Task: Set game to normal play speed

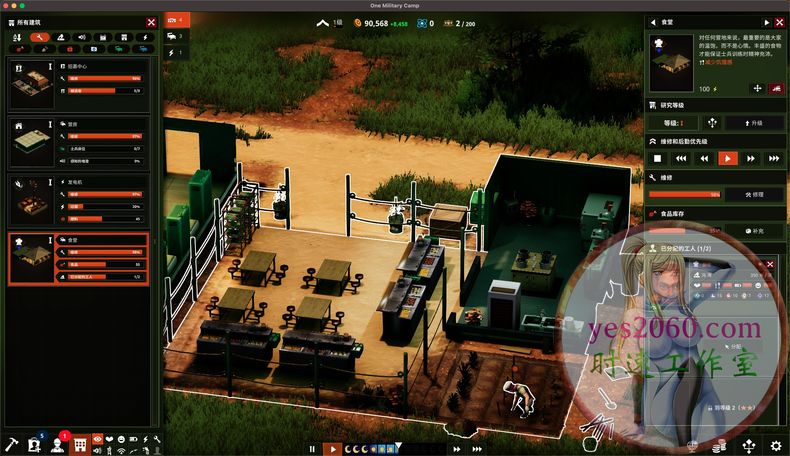Action: click(333, 449)
